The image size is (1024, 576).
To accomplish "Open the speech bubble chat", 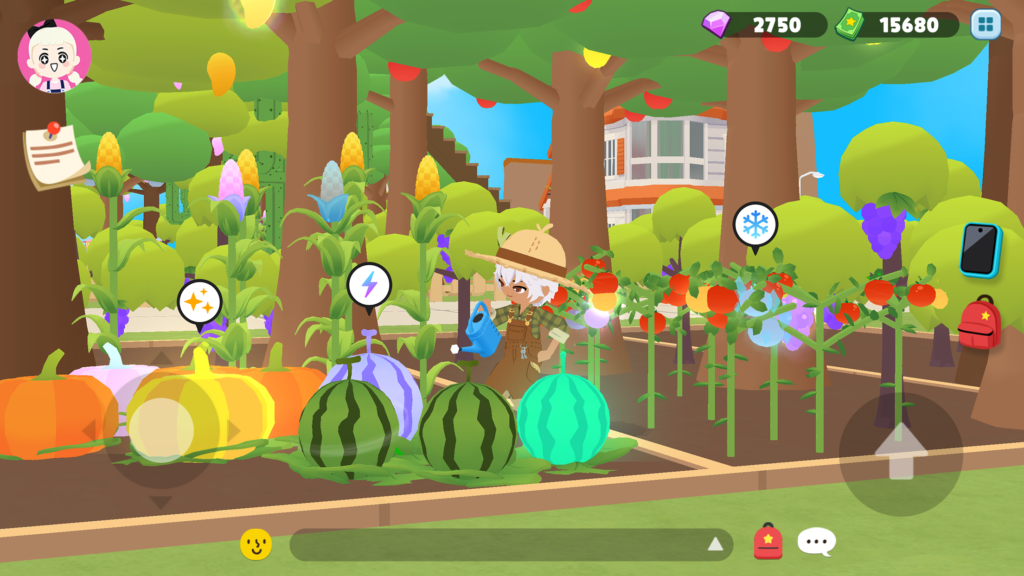I will [816, 542].
